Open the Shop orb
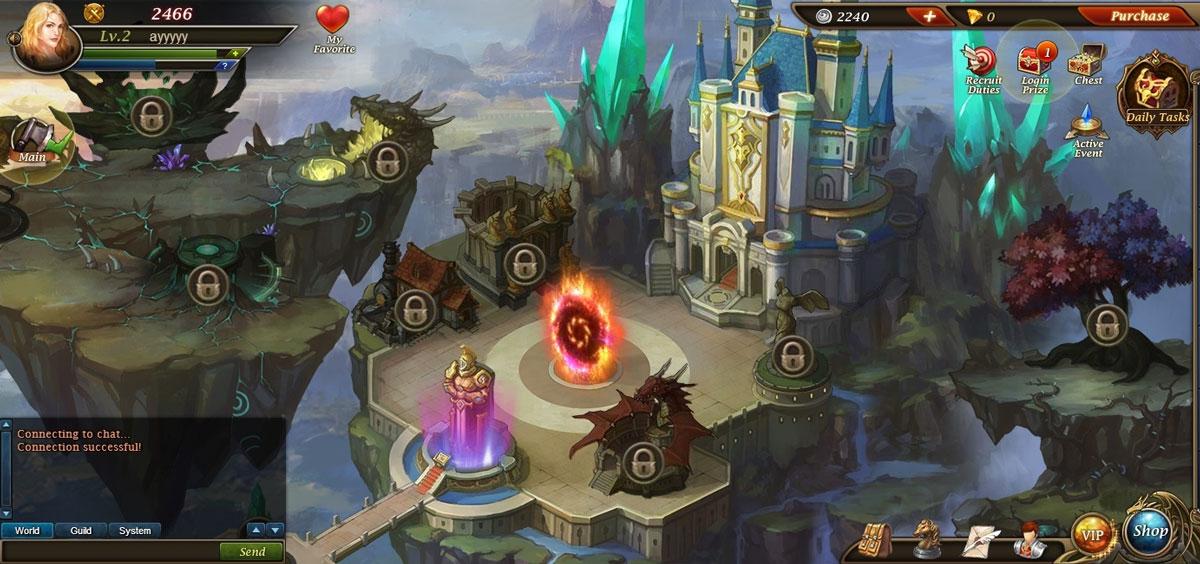The height and width of the screenshot is (564, 1200). [1151, 532]
